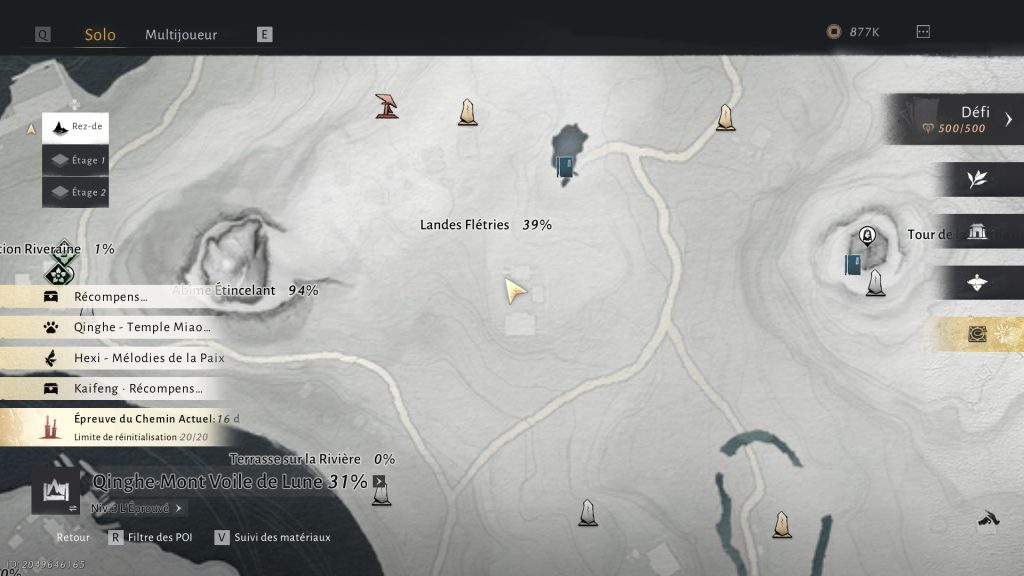Click the Retour button
Screen dimensions: 1024x576
73,538
